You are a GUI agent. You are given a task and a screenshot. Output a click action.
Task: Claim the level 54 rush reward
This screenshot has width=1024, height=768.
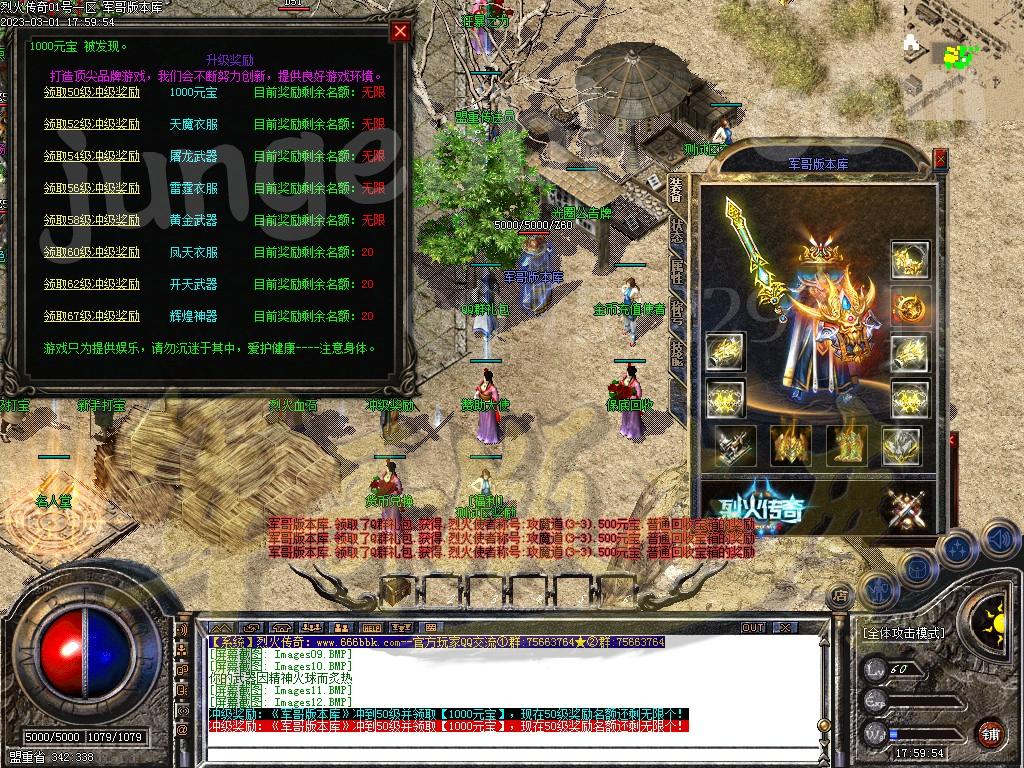pyautogui.click(x=91, y=156)
